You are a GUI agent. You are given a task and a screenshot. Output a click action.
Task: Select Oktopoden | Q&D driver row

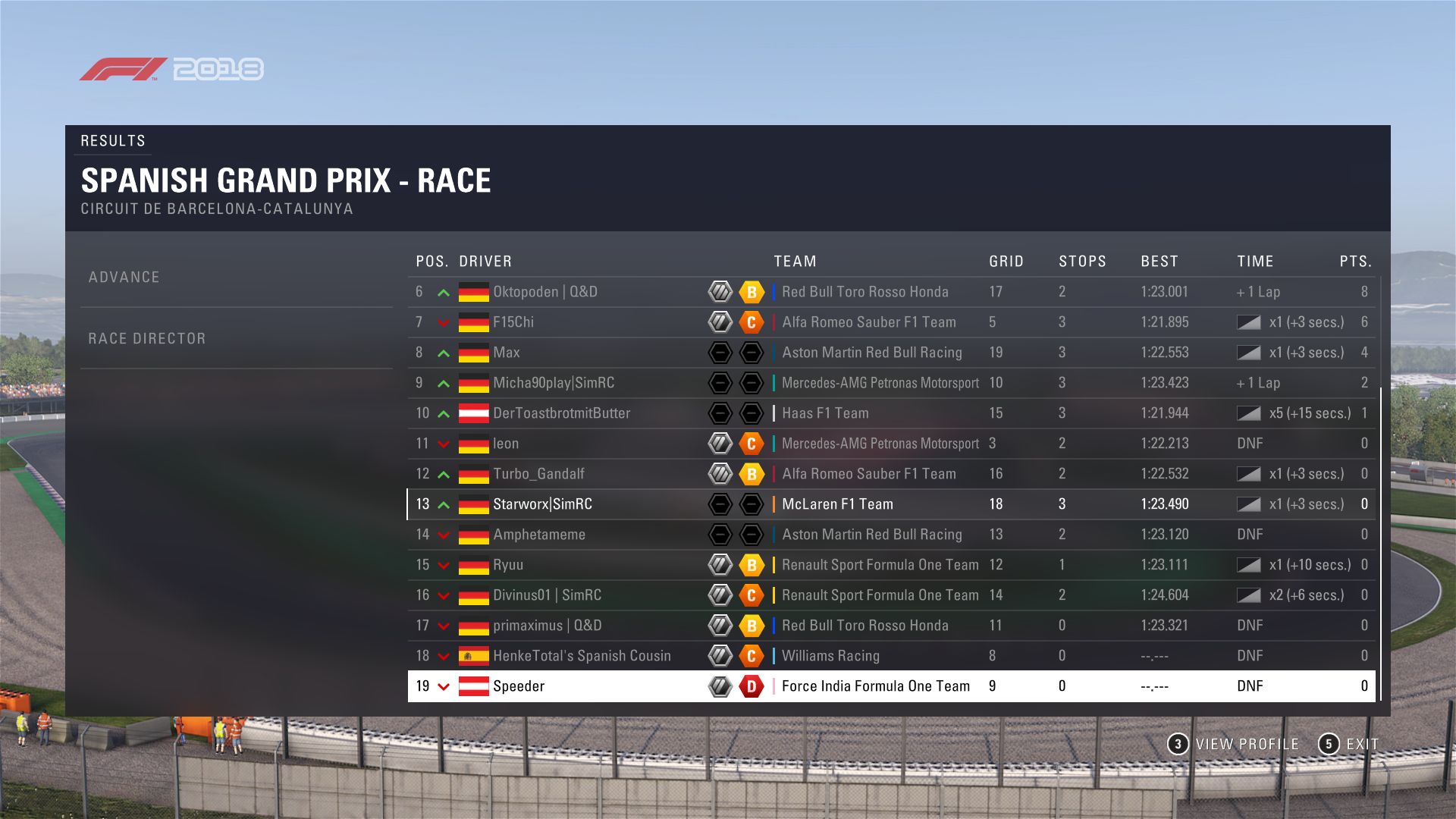[x=544, y=292]
